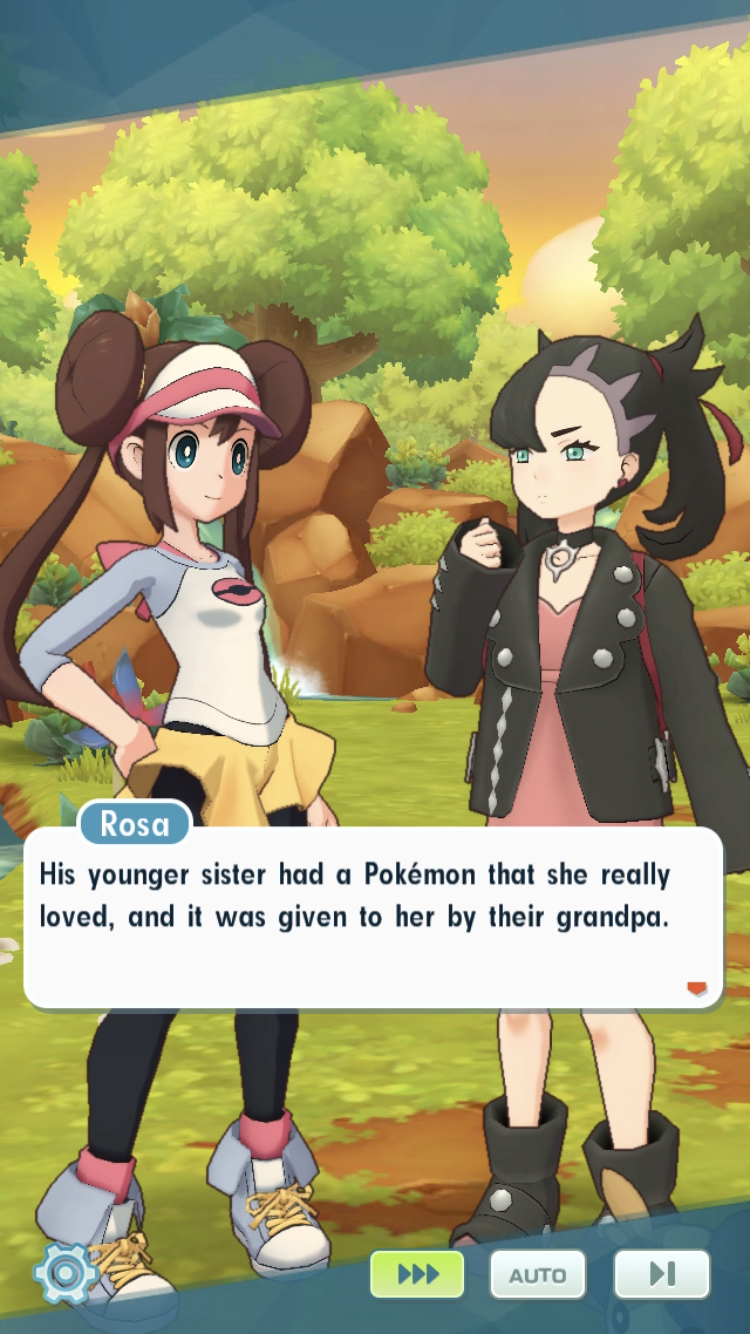Advance Rosa's dialogue via red arrow
The width and height of the screenshot is (750, 1334).
(697, 988)
